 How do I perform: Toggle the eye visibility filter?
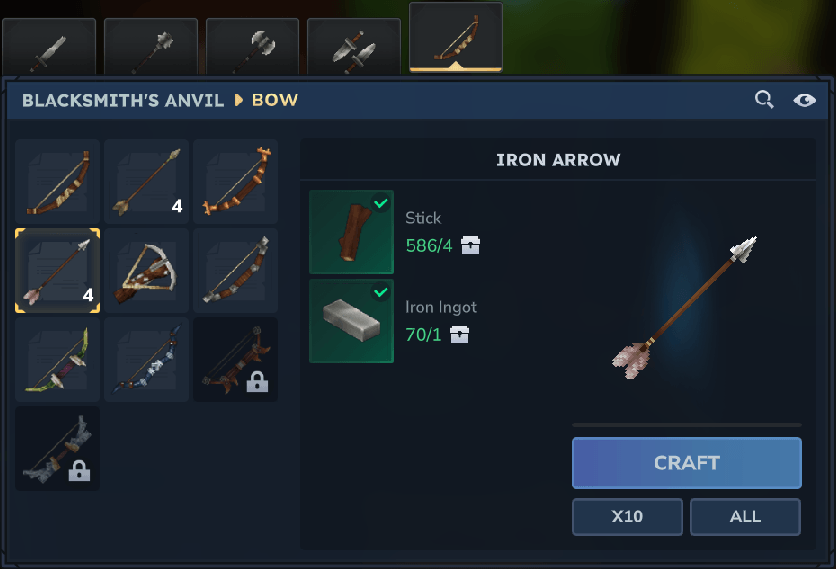(804, 99)
